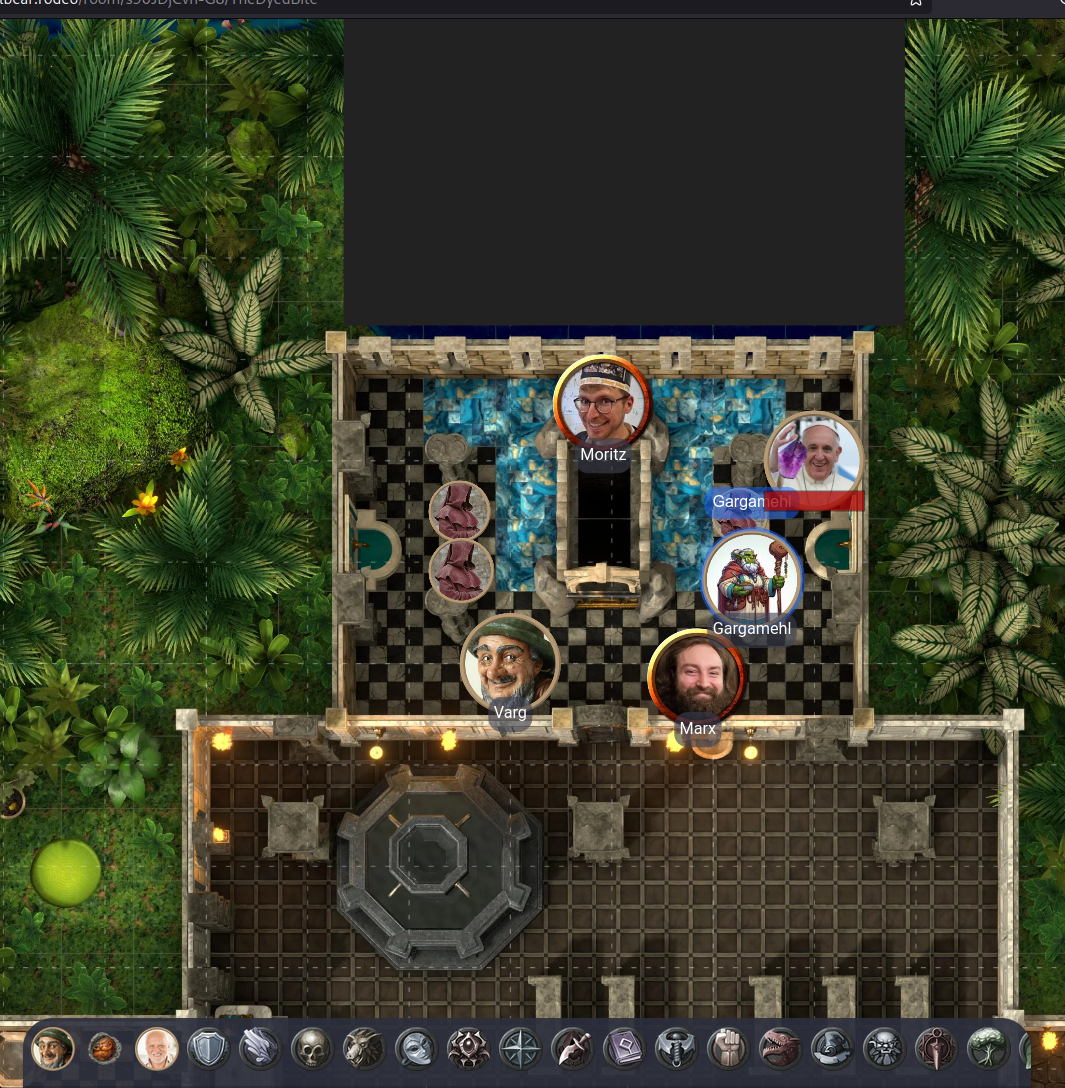Image resolution: width=1065 pixels, height=1088 pixels.
Task: Pick the white-haired man portrait in the dock
Action: (x=157, y=1049)
